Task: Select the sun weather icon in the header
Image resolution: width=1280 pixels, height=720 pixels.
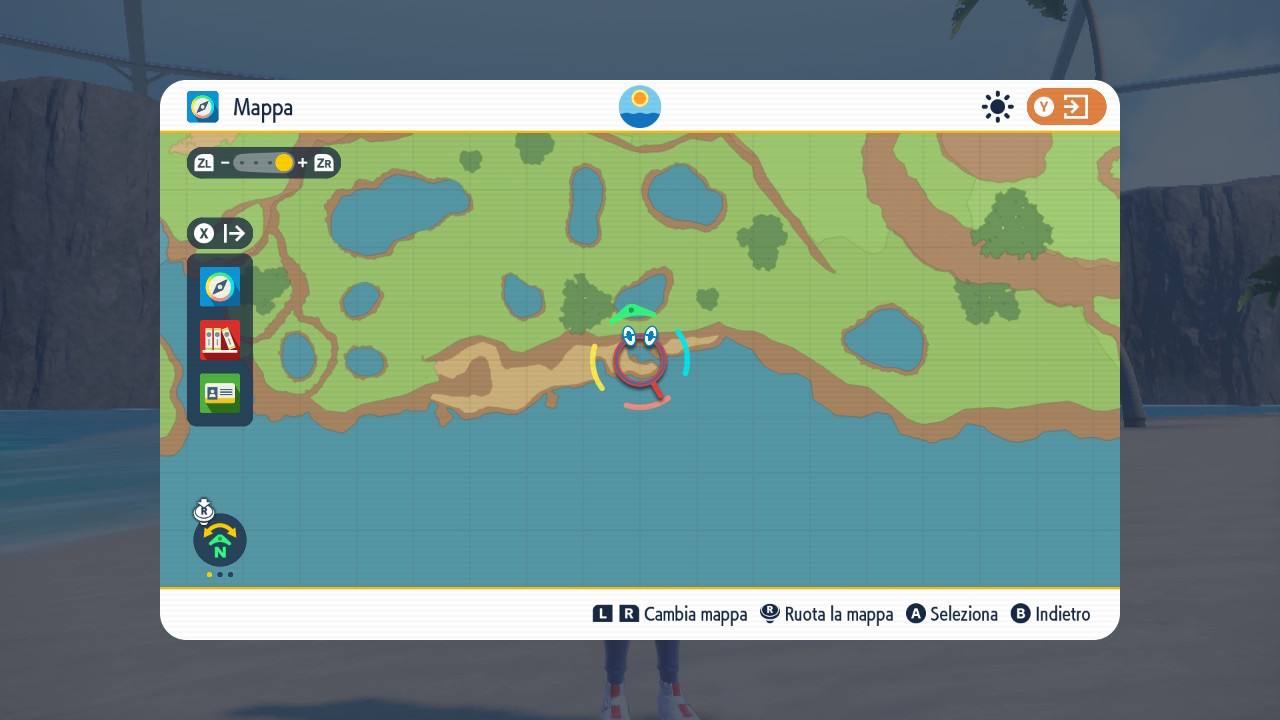Action: click(x=997, y=106)
